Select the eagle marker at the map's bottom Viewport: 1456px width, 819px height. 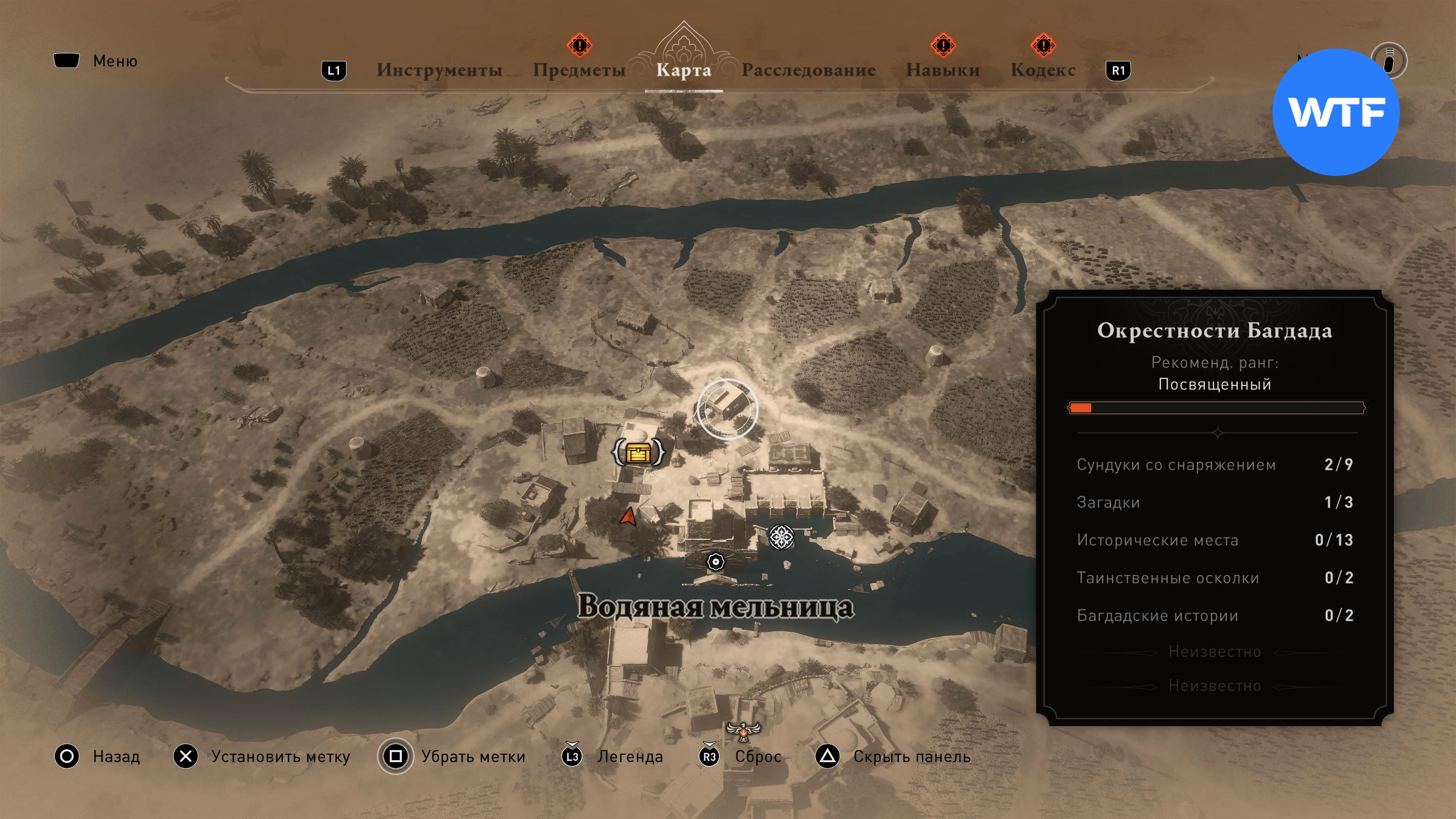(x=743, y=732)
